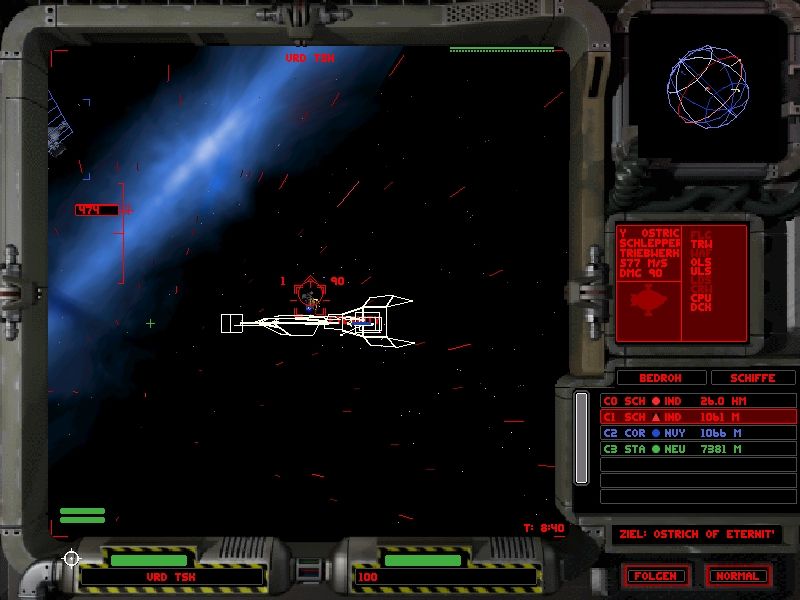Screen dimensions: 800x600
Task: Target the blue C2 COR NUY contact
Action: click(x=684, y=433)
